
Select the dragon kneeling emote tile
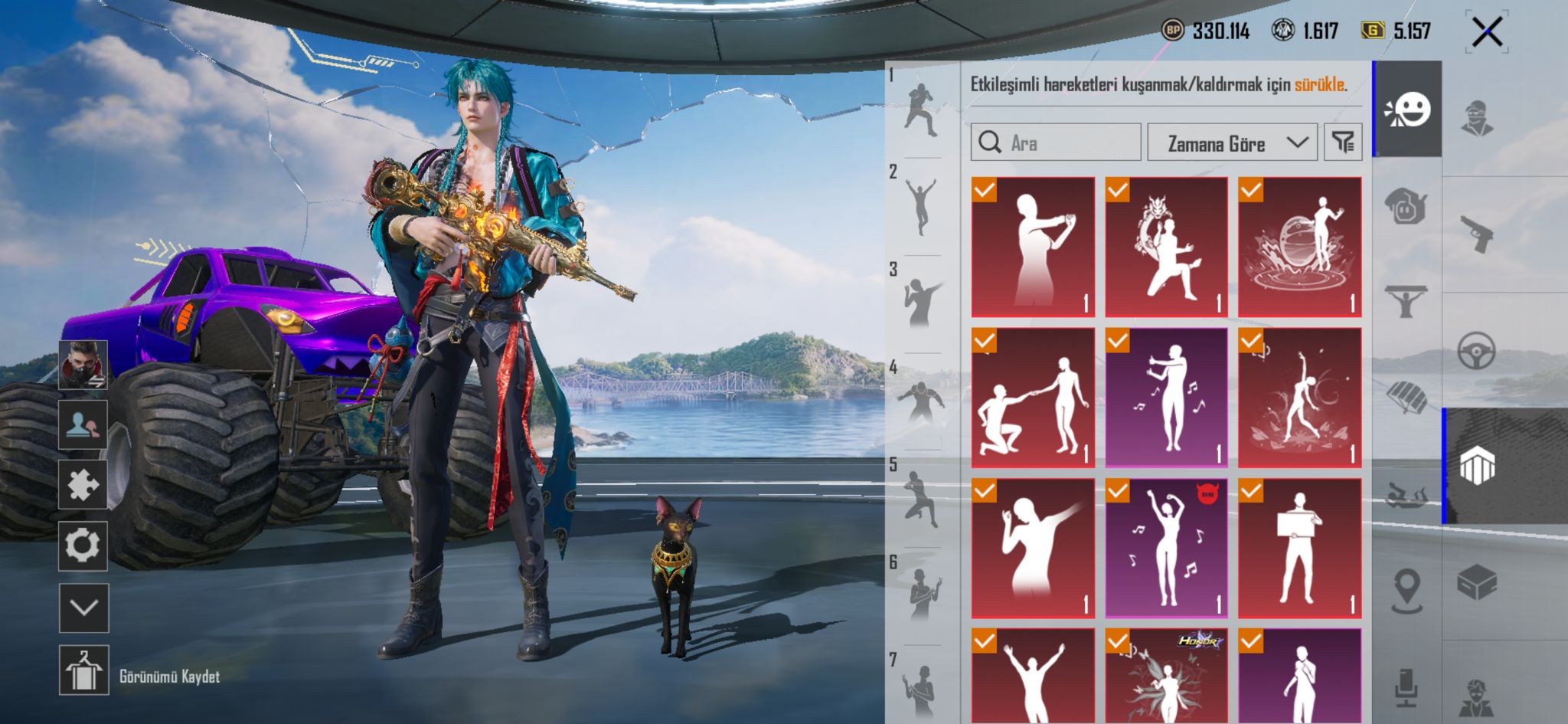(1165, 247)
